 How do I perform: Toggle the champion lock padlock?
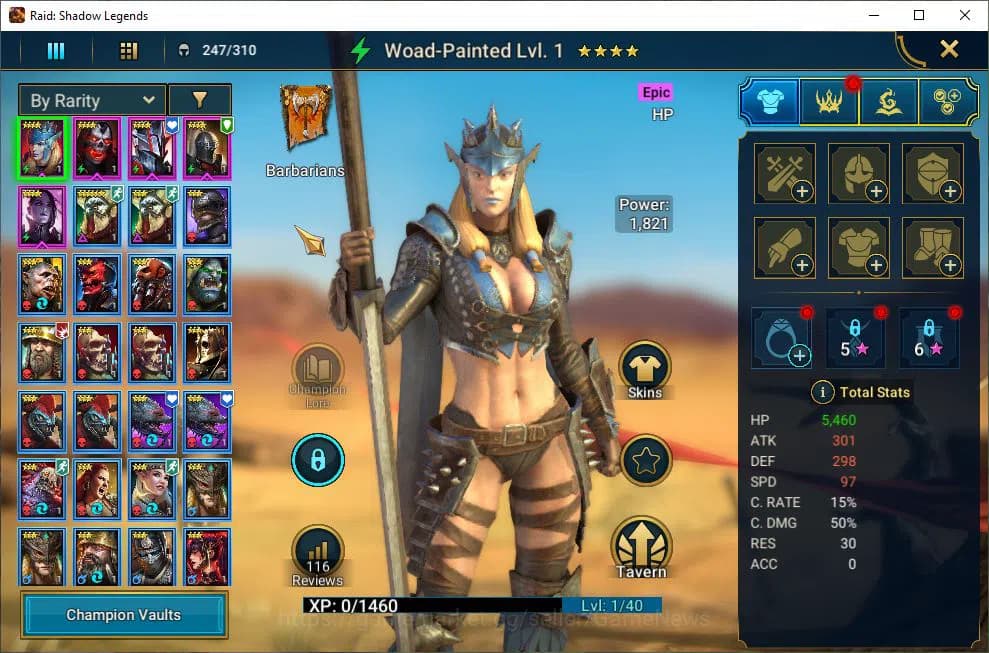coord(317,460)
